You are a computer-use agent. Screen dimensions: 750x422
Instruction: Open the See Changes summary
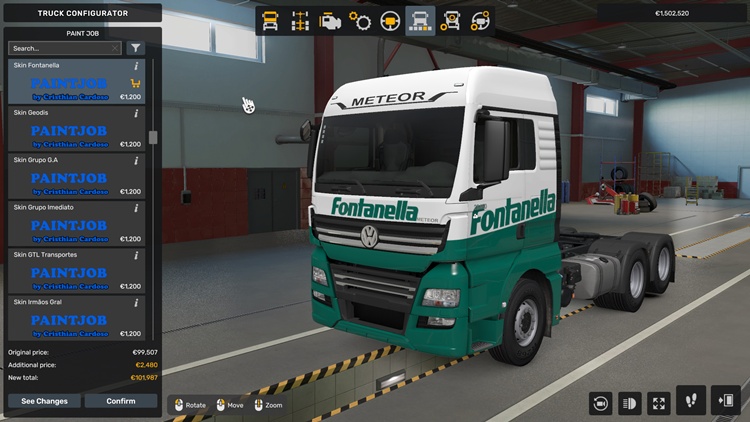(45, 401)
